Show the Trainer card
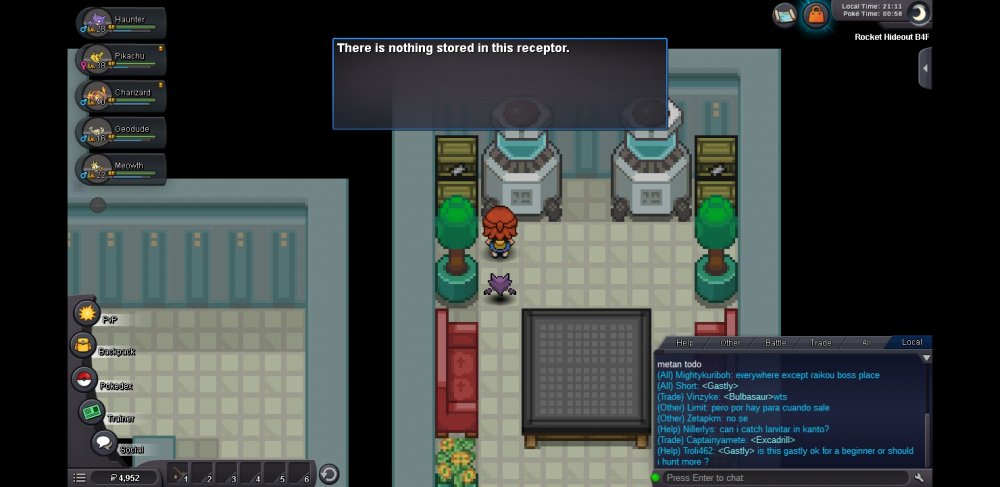Screen dimensions: 1000x487 coord(93,412)
